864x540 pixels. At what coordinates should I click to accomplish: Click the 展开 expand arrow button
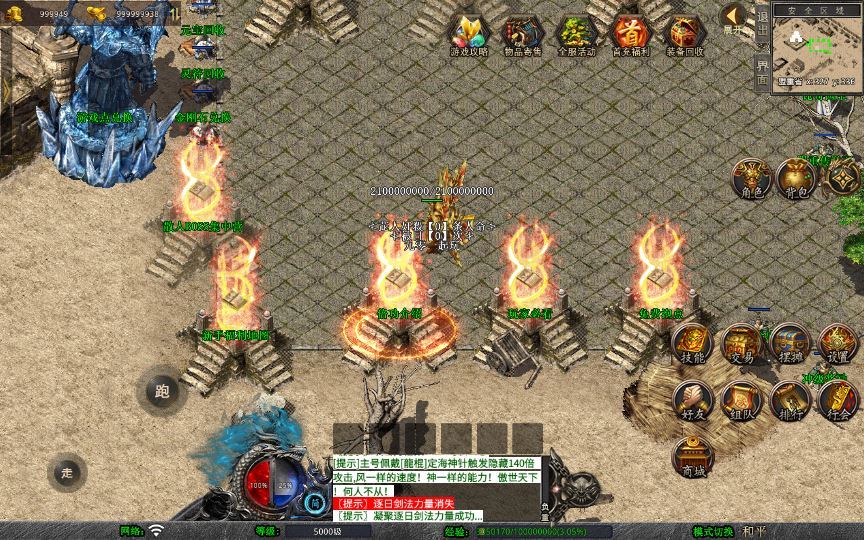[x=734, y=17]
